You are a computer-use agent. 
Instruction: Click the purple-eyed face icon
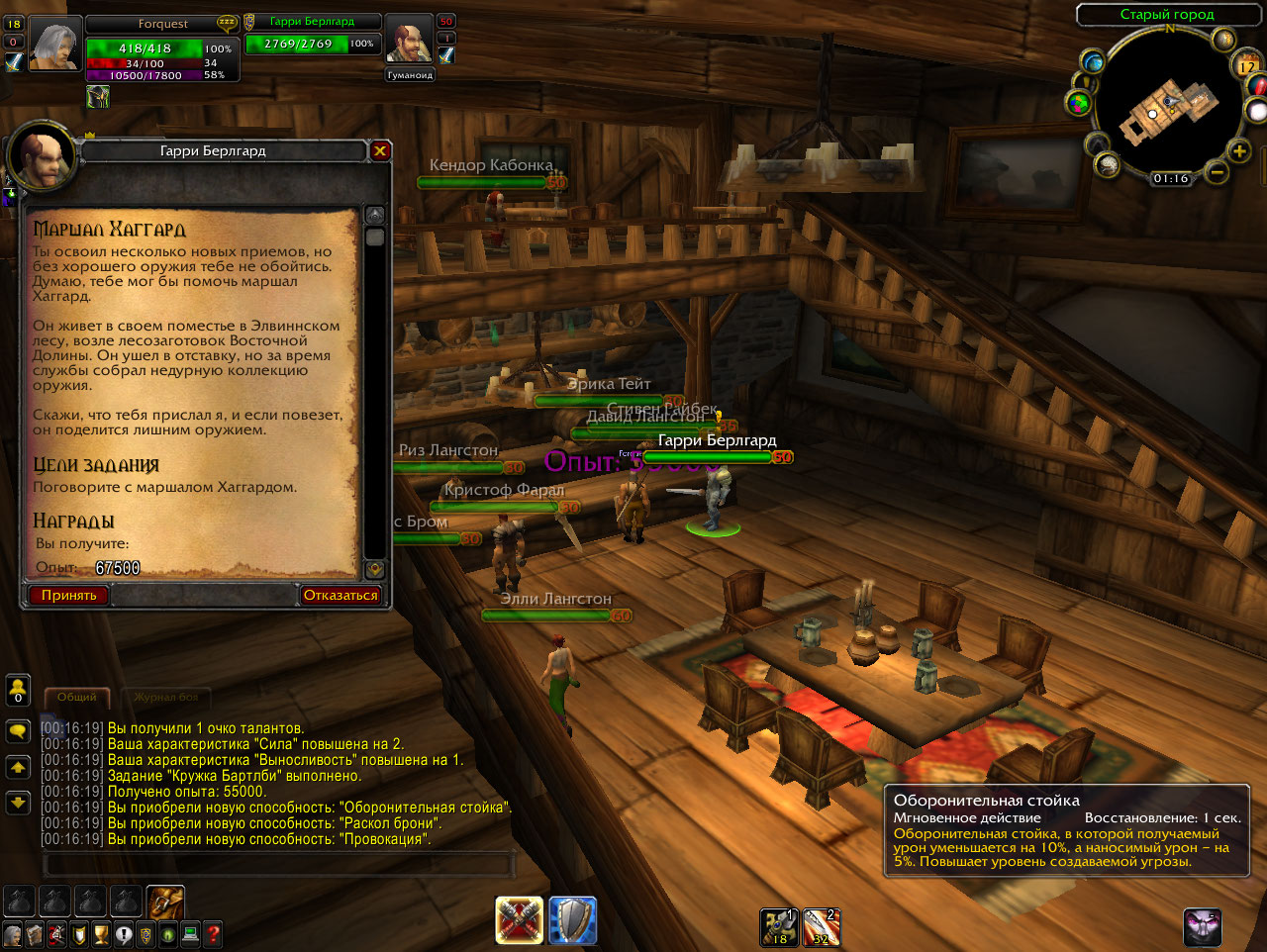(x=1203, y=927)
